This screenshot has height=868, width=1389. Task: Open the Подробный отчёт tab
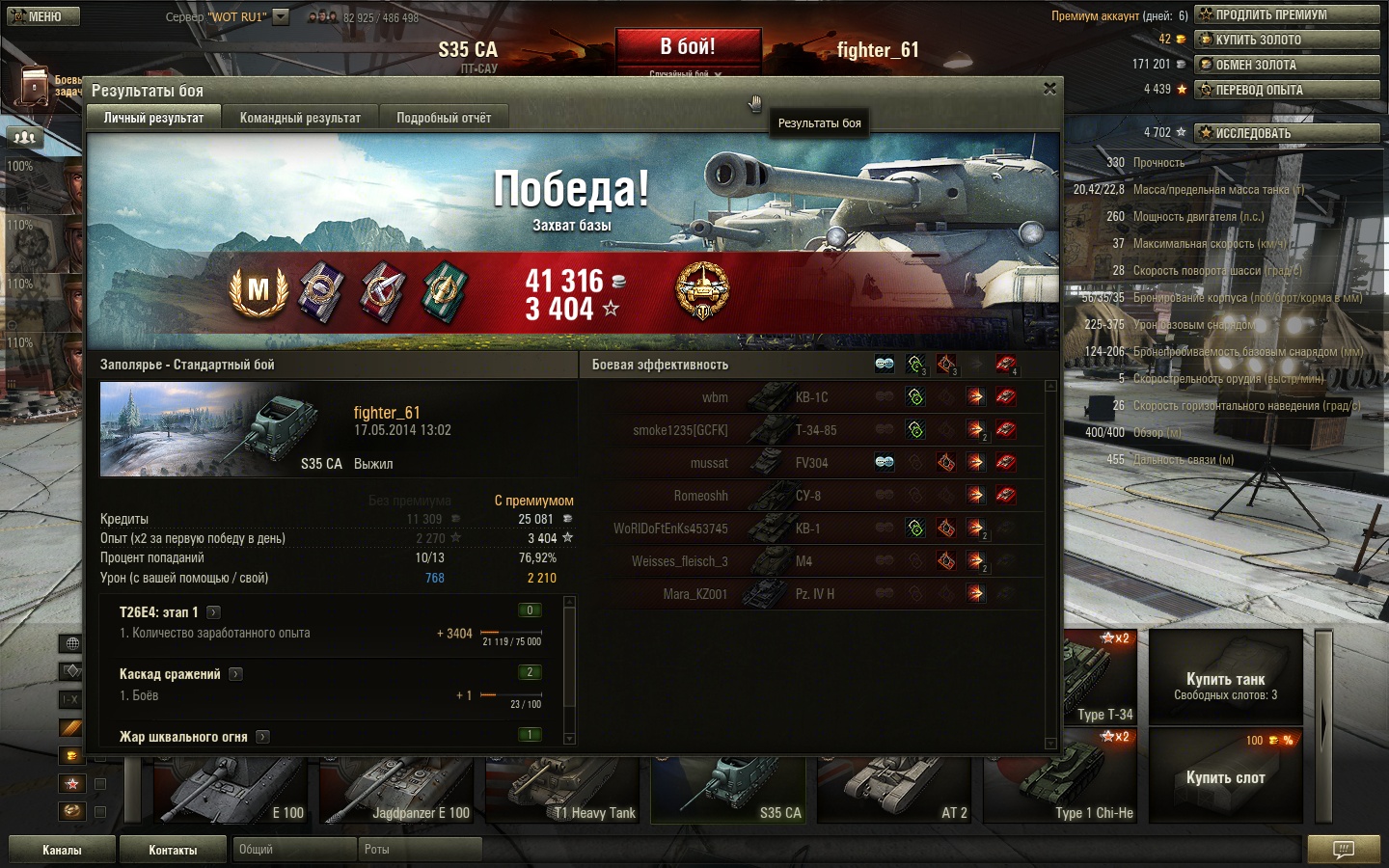tap(444, 118)
